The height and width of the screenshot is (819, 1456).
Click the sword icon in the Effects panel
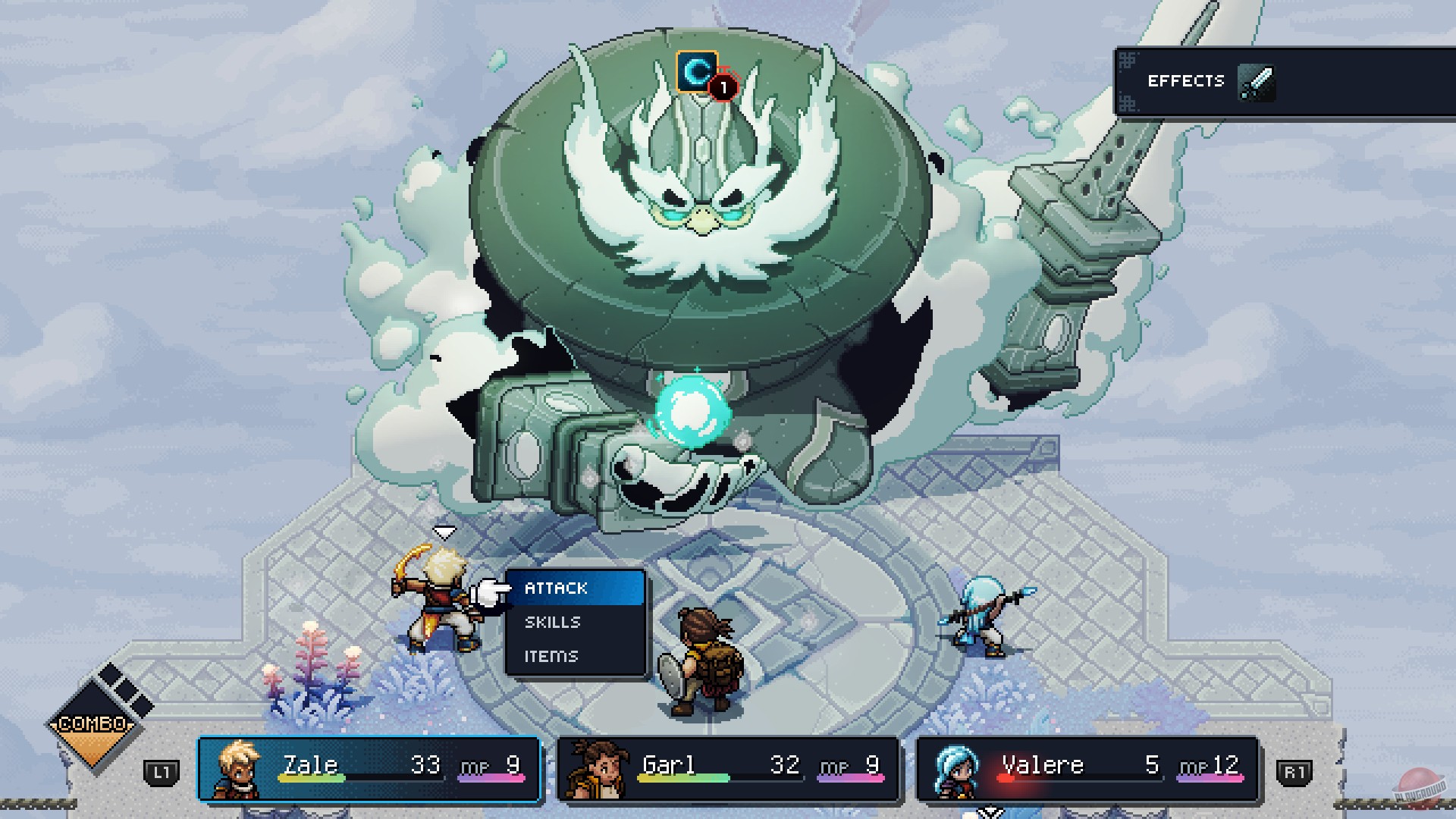point(1258,80)
